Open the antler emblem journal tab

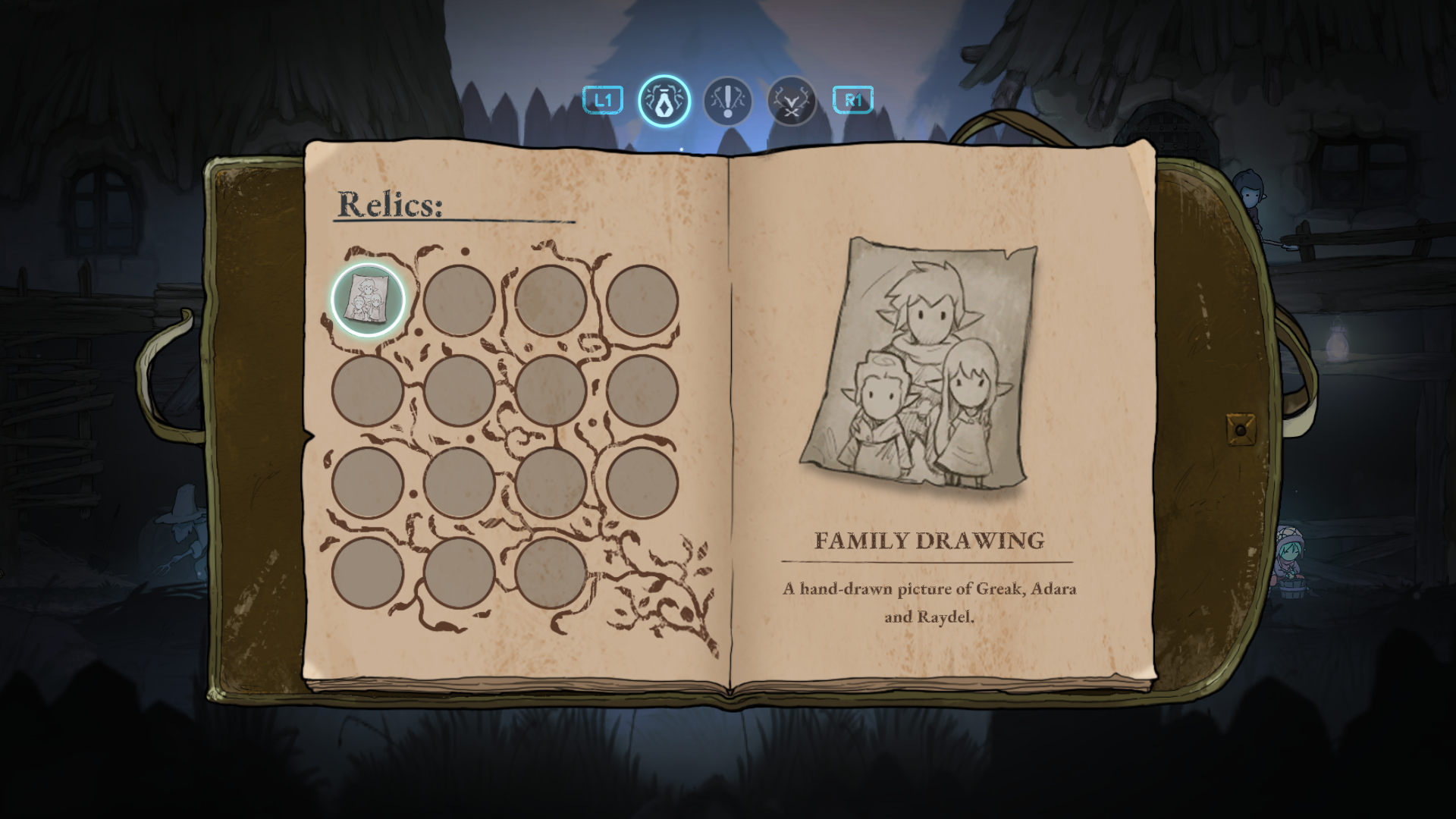point(791,101)
